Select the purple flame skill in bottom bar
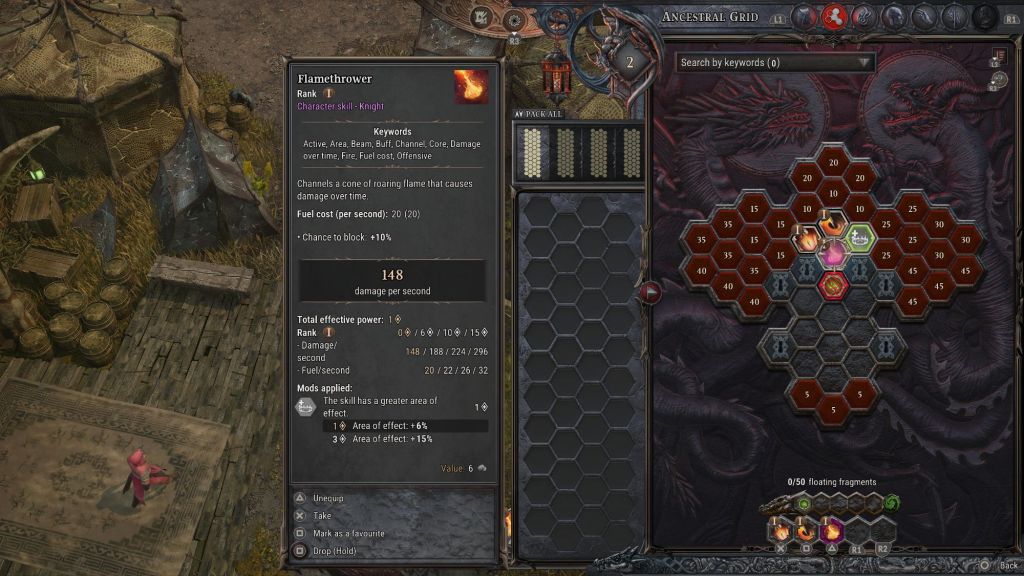 (833, 531)
